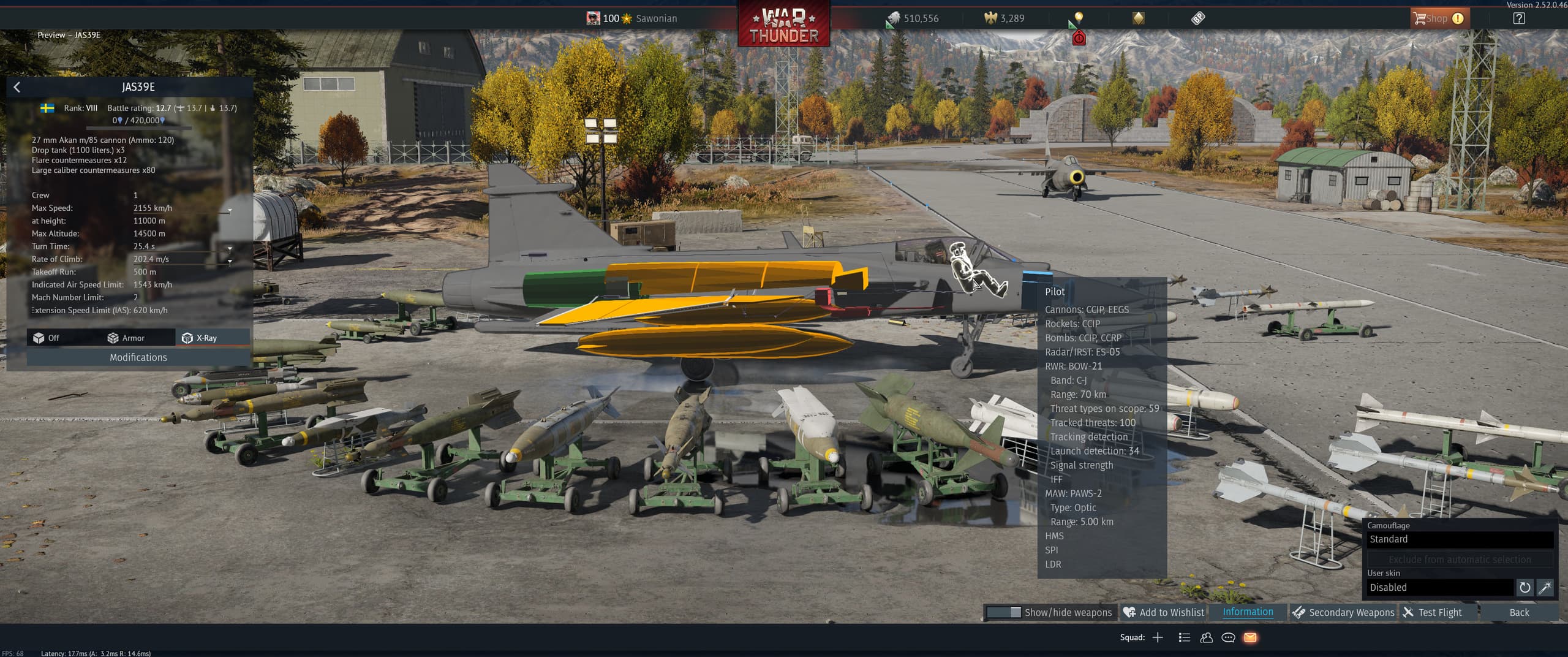Refresh the user skin list

pos(1525,588)
